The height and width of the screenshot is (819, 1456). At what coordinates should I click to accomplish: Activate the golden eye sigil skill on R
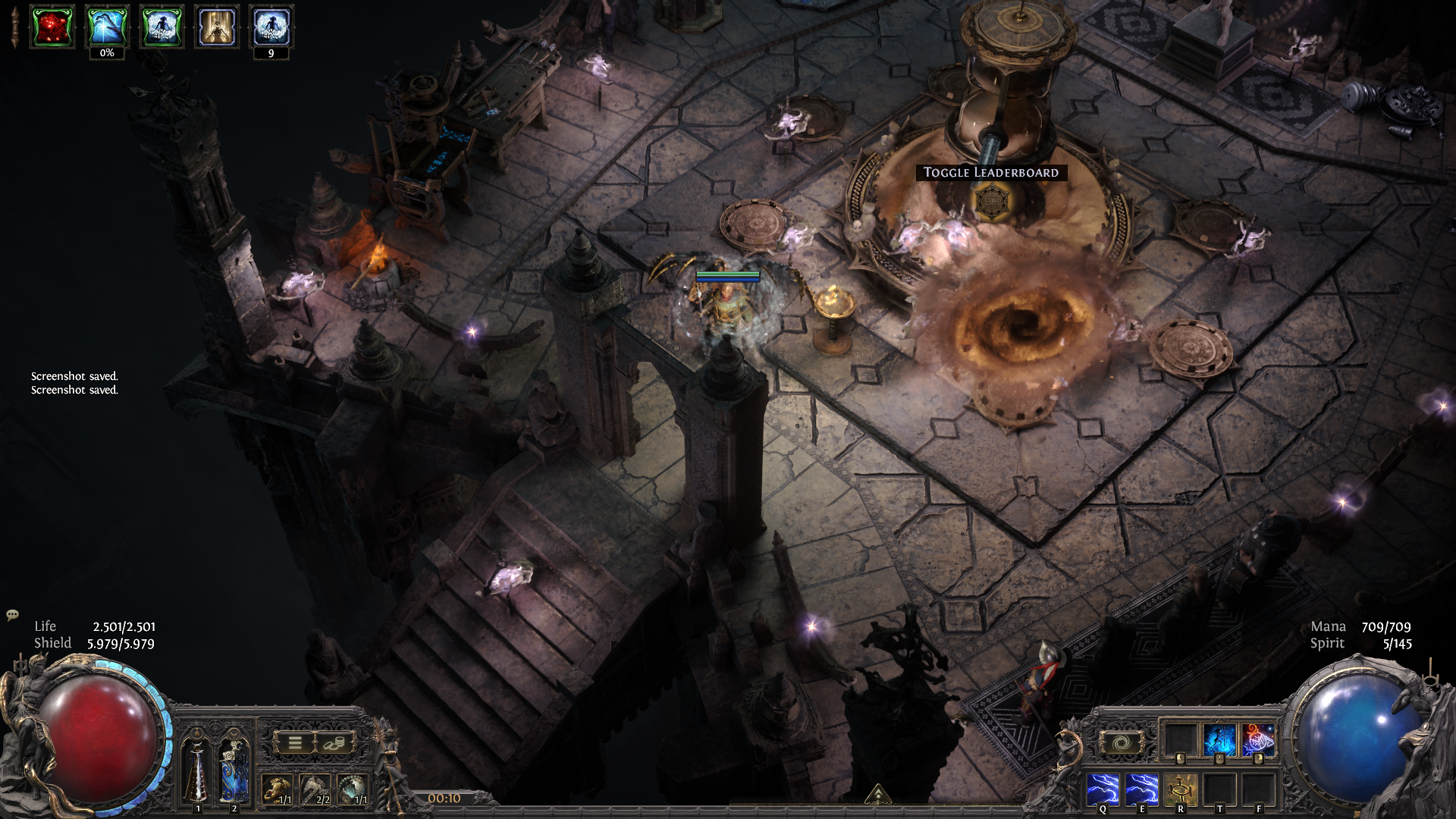1180,789
